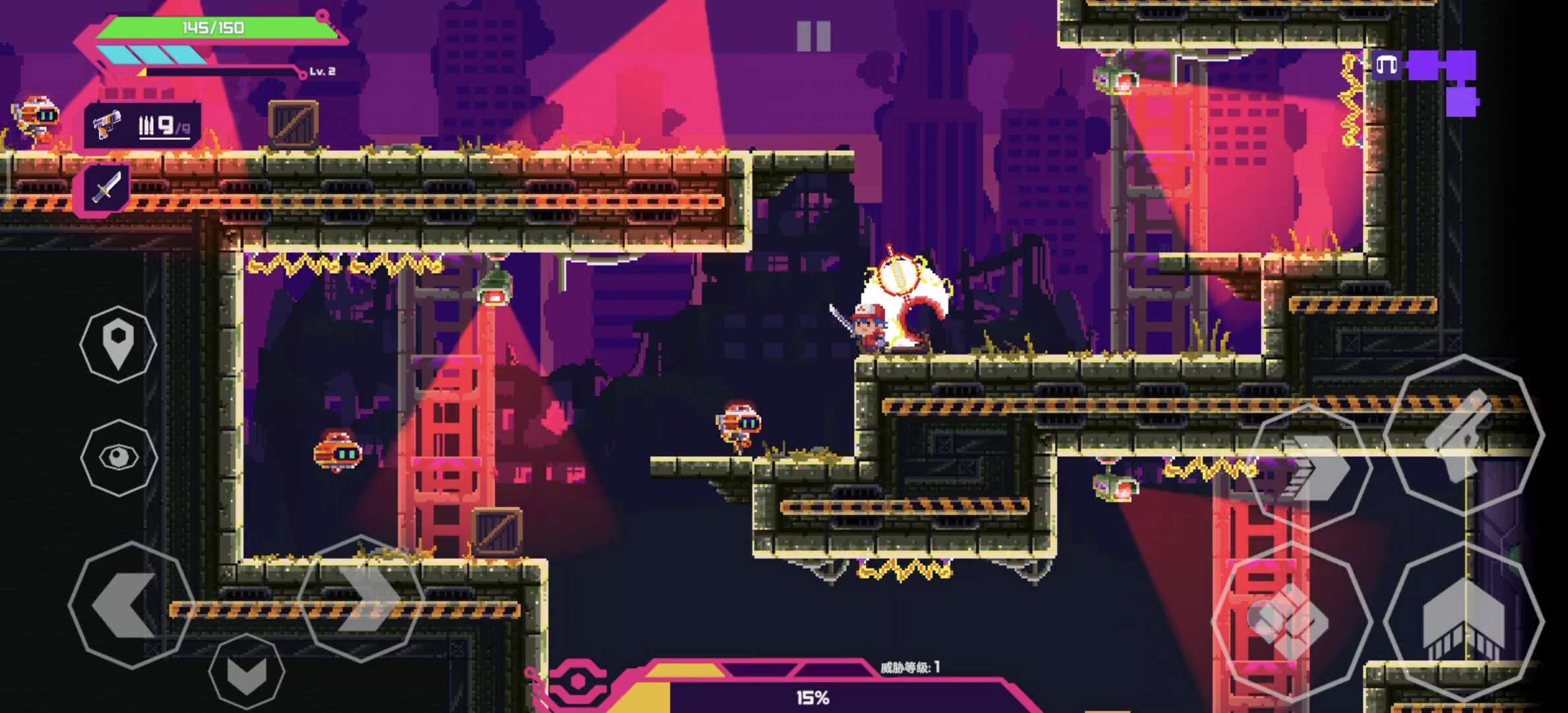Move right with the right arrow button
The height and width of the screenshot is (713, 1568).
[x=361, y=599]
